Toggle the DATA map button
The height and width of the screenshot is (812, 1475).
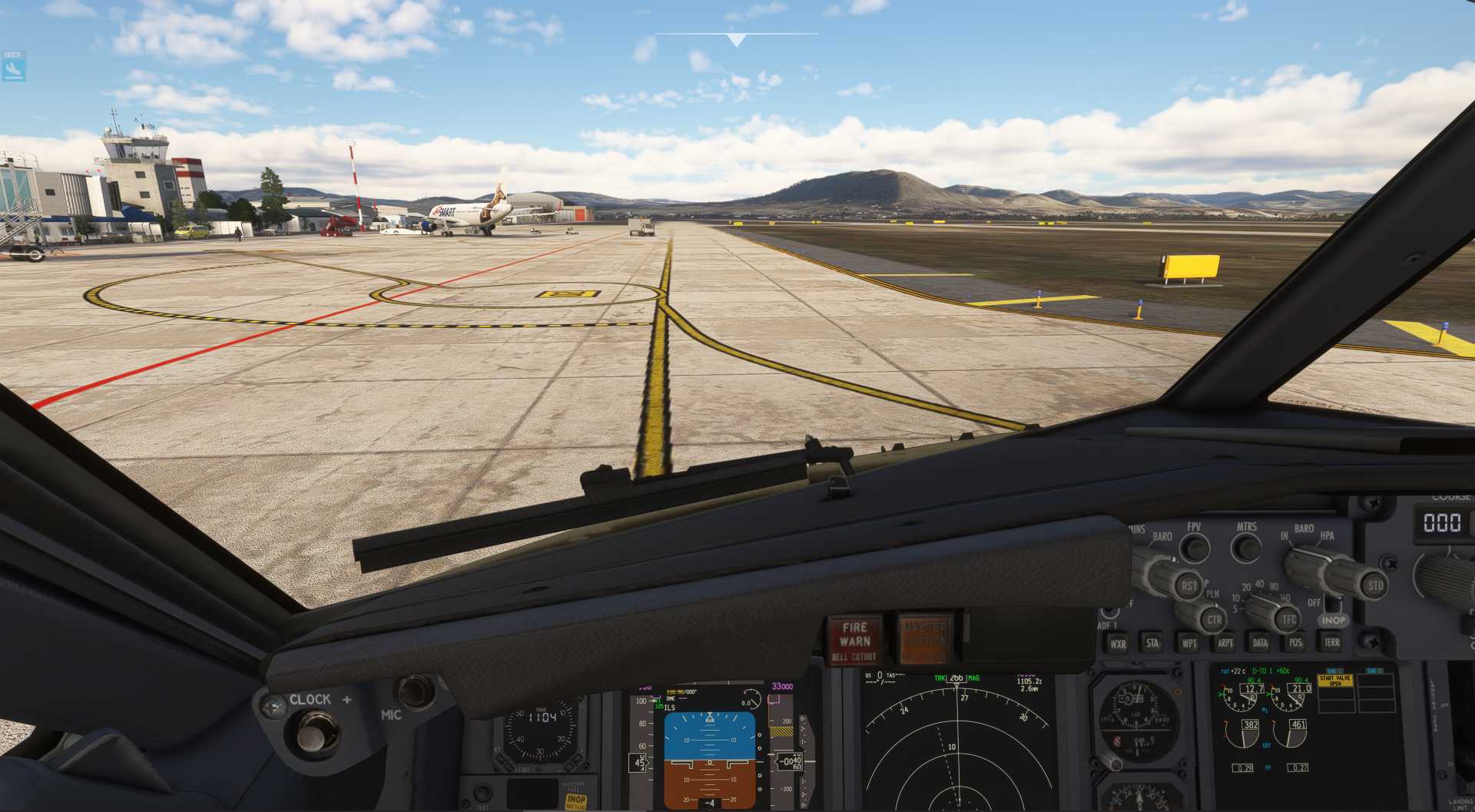[1260, 643]
